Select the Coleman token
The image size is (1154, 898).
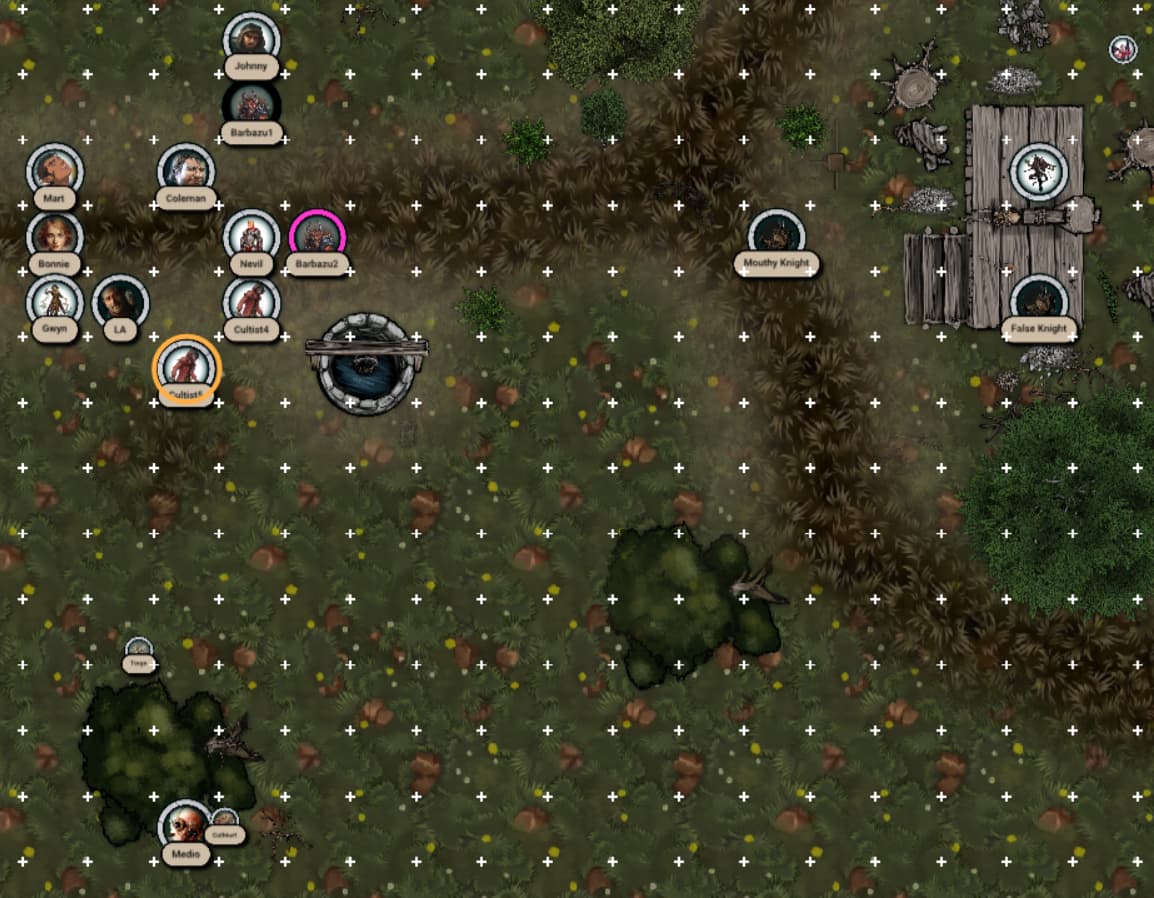[x=186, y=170]
